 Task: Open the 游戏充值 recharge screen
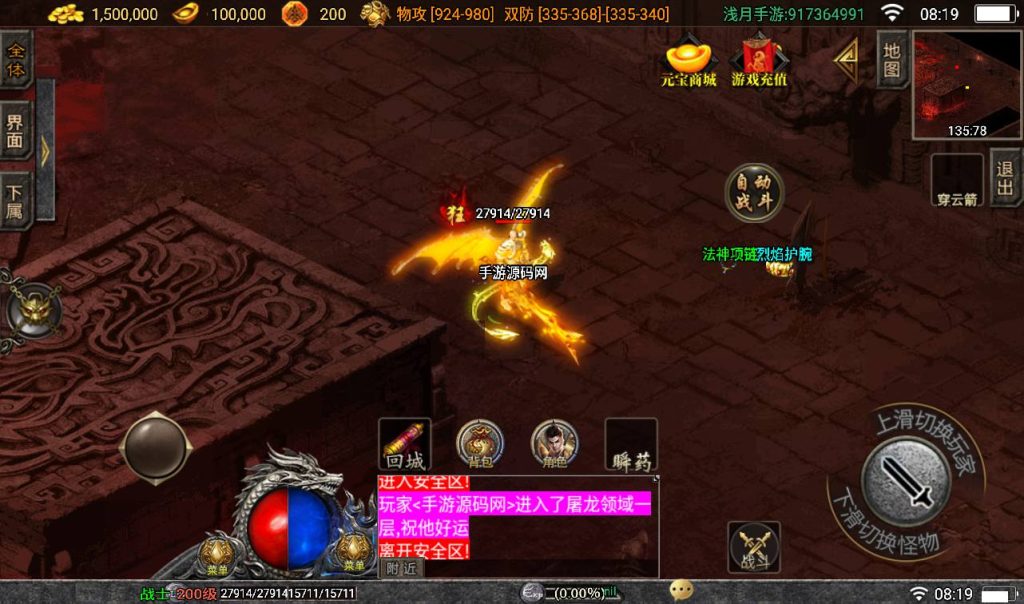pyautogui.click(x=759, y=62)
